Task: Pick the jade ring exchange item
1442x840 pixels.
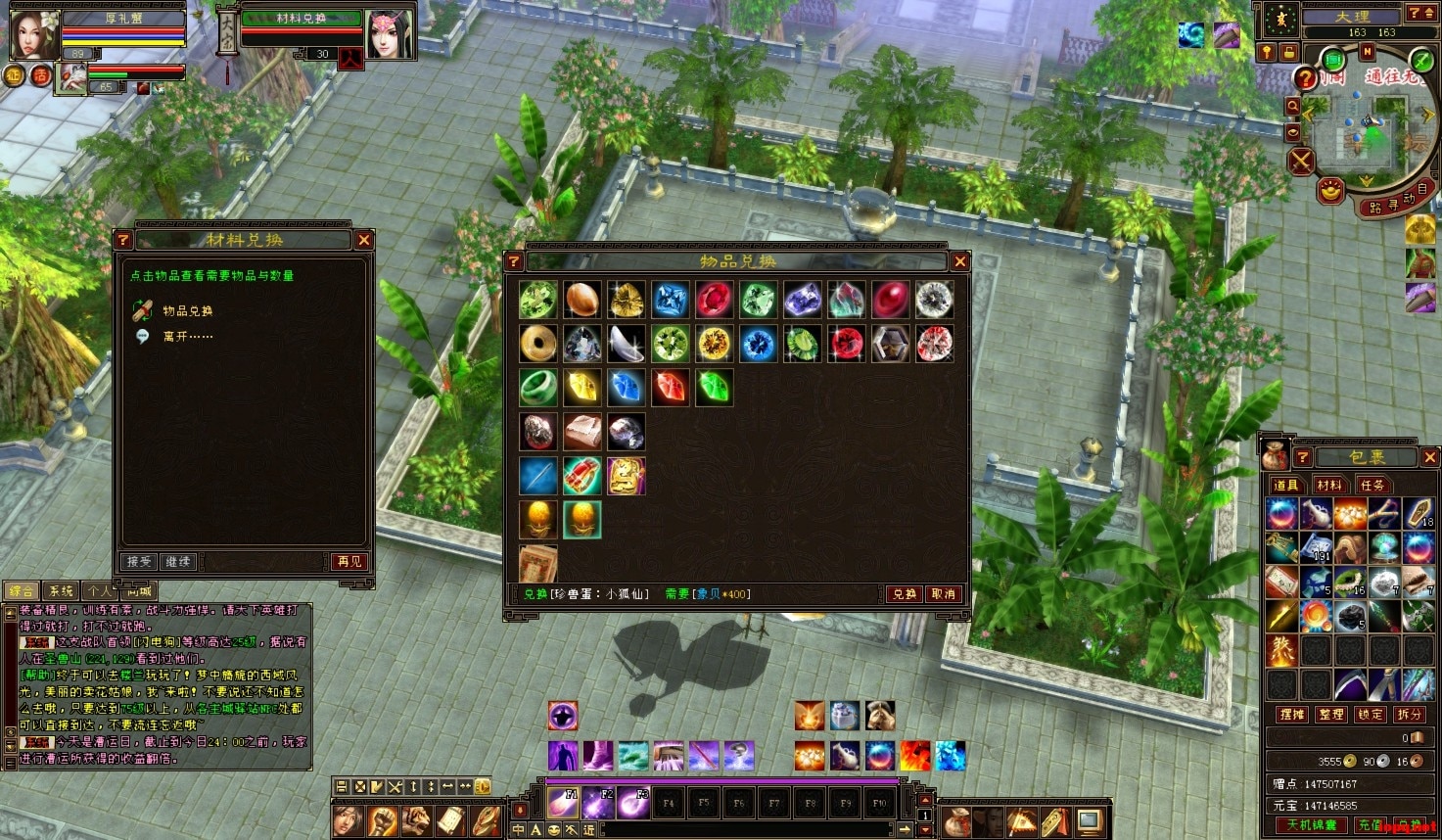Action: [537, 387]
